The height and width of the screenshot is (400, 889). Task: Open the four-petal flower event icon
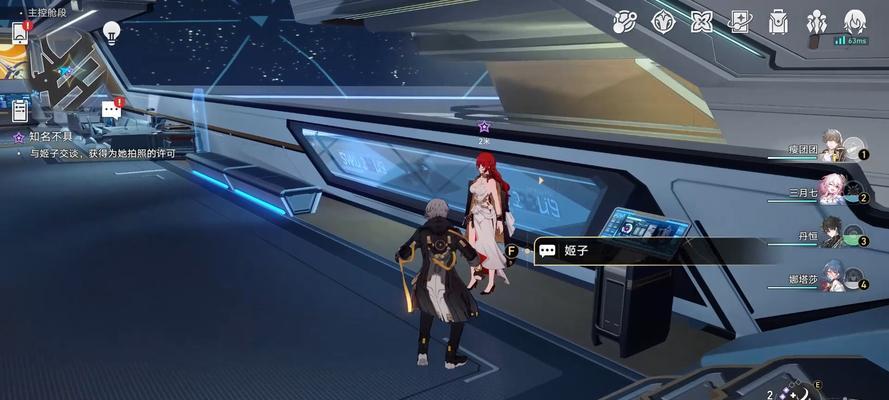click(x=701, y=21)
